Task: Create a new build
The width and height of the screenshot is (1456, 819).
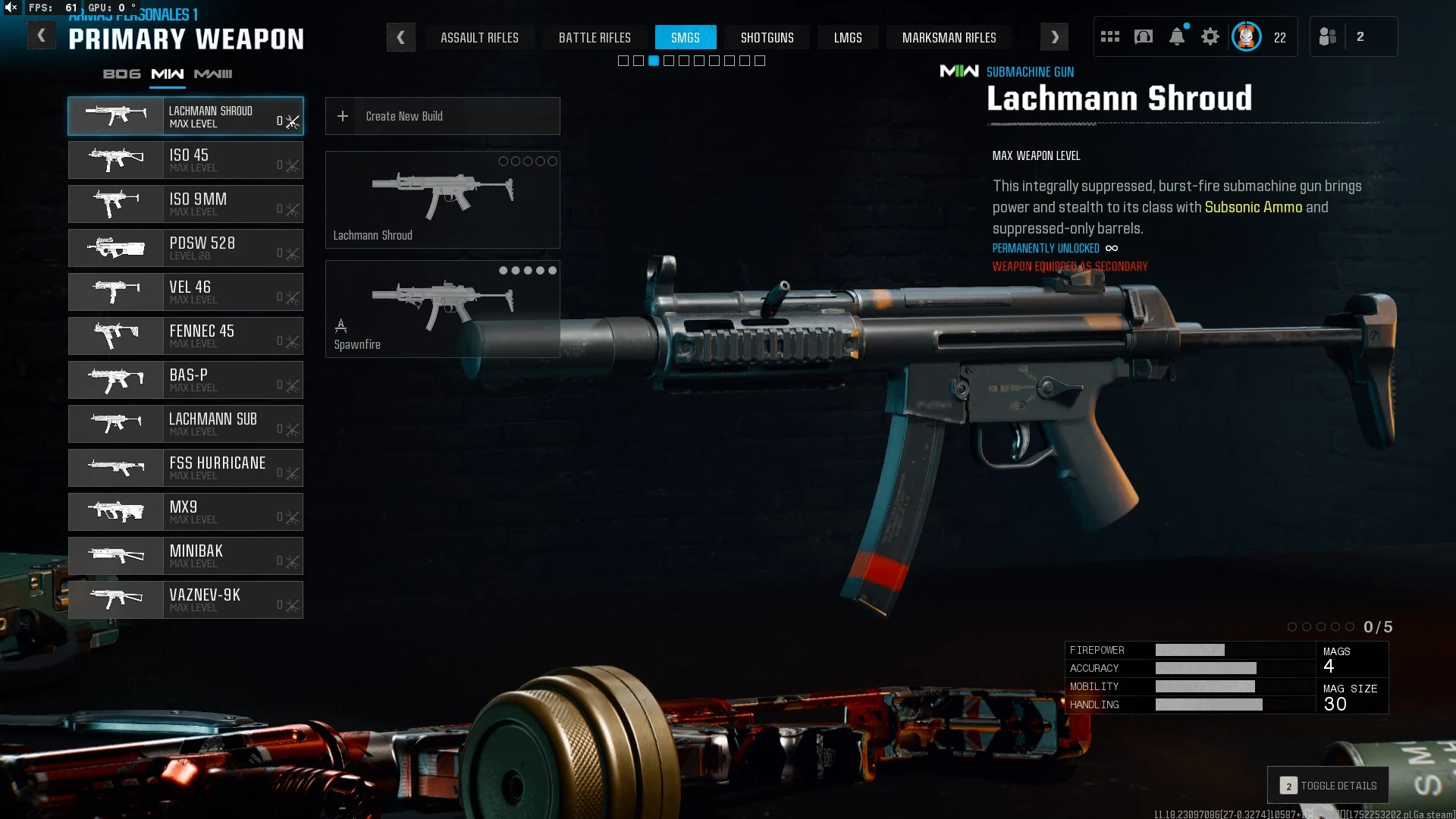Action: pos(442,116)
